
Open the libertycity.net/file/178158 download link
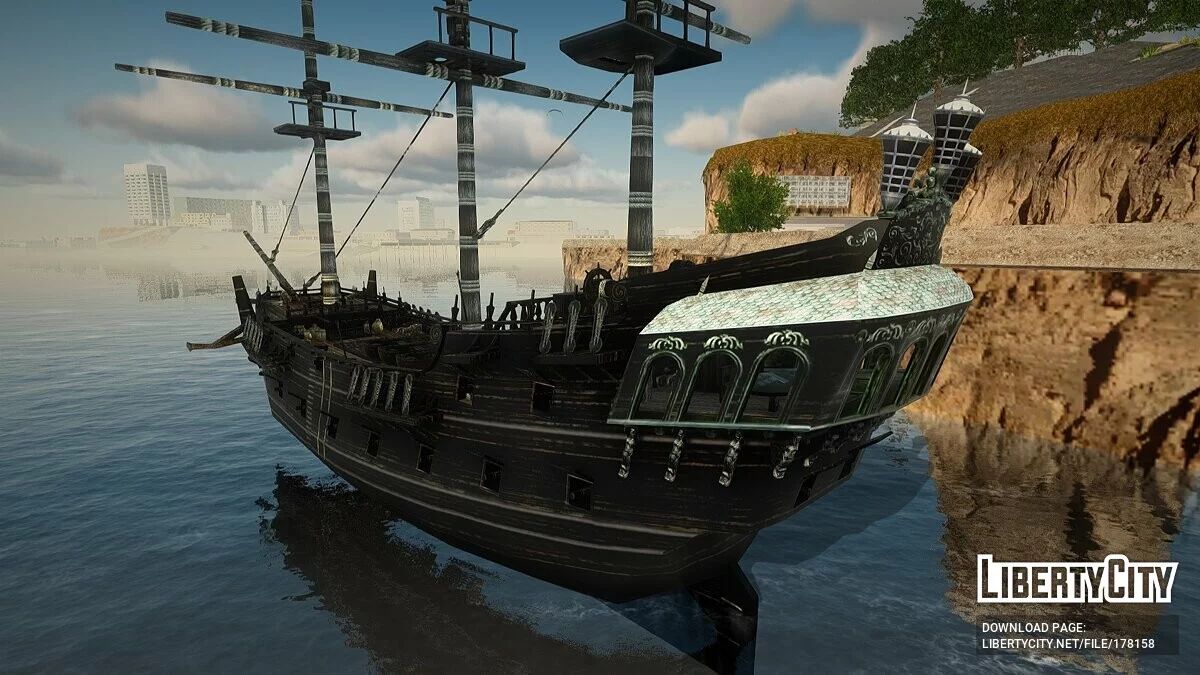click(1067, 644)
